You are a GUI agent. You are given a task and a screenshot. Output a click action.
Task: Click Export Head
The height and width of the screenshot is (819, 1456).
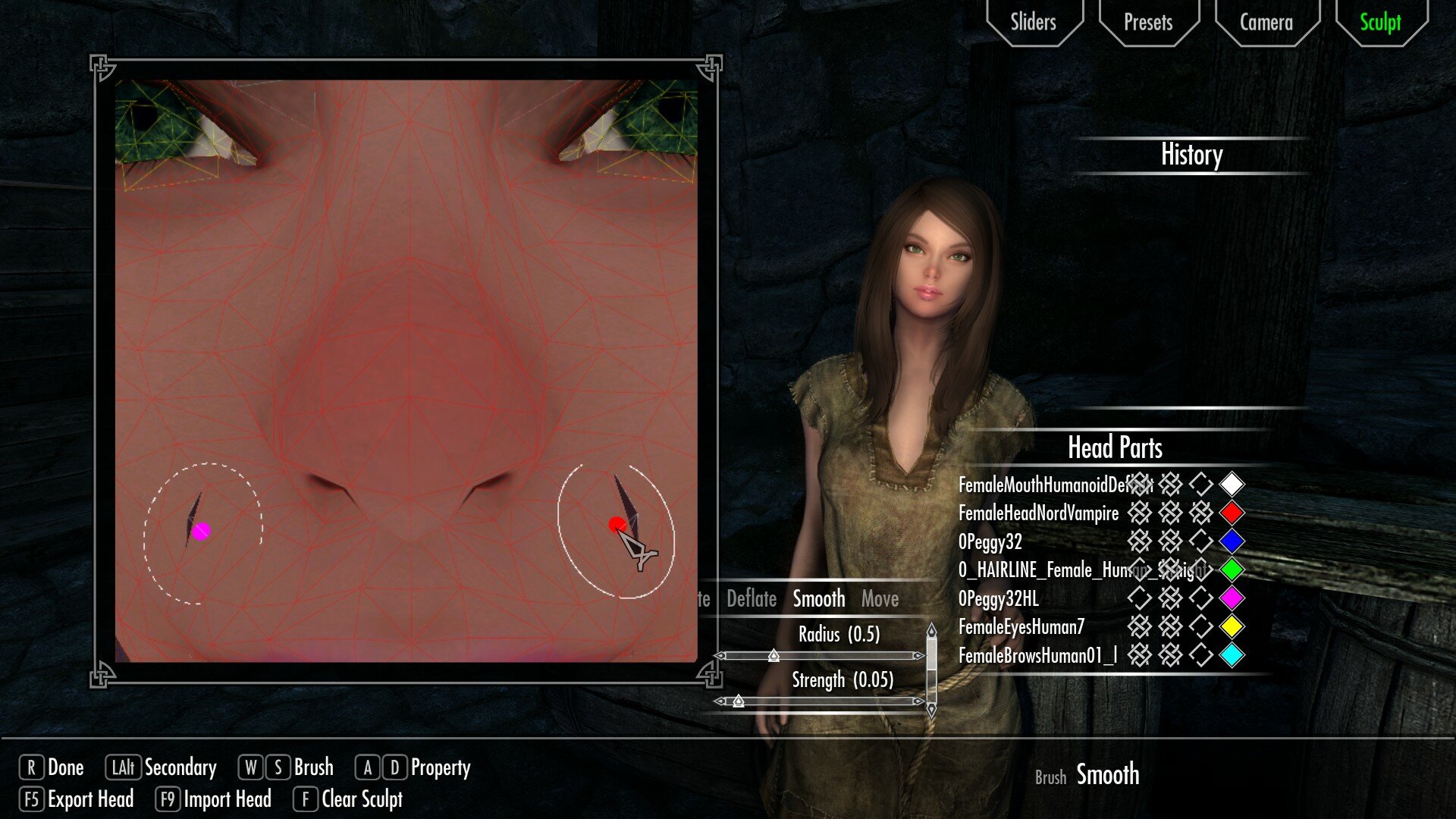tap(89, 799)
